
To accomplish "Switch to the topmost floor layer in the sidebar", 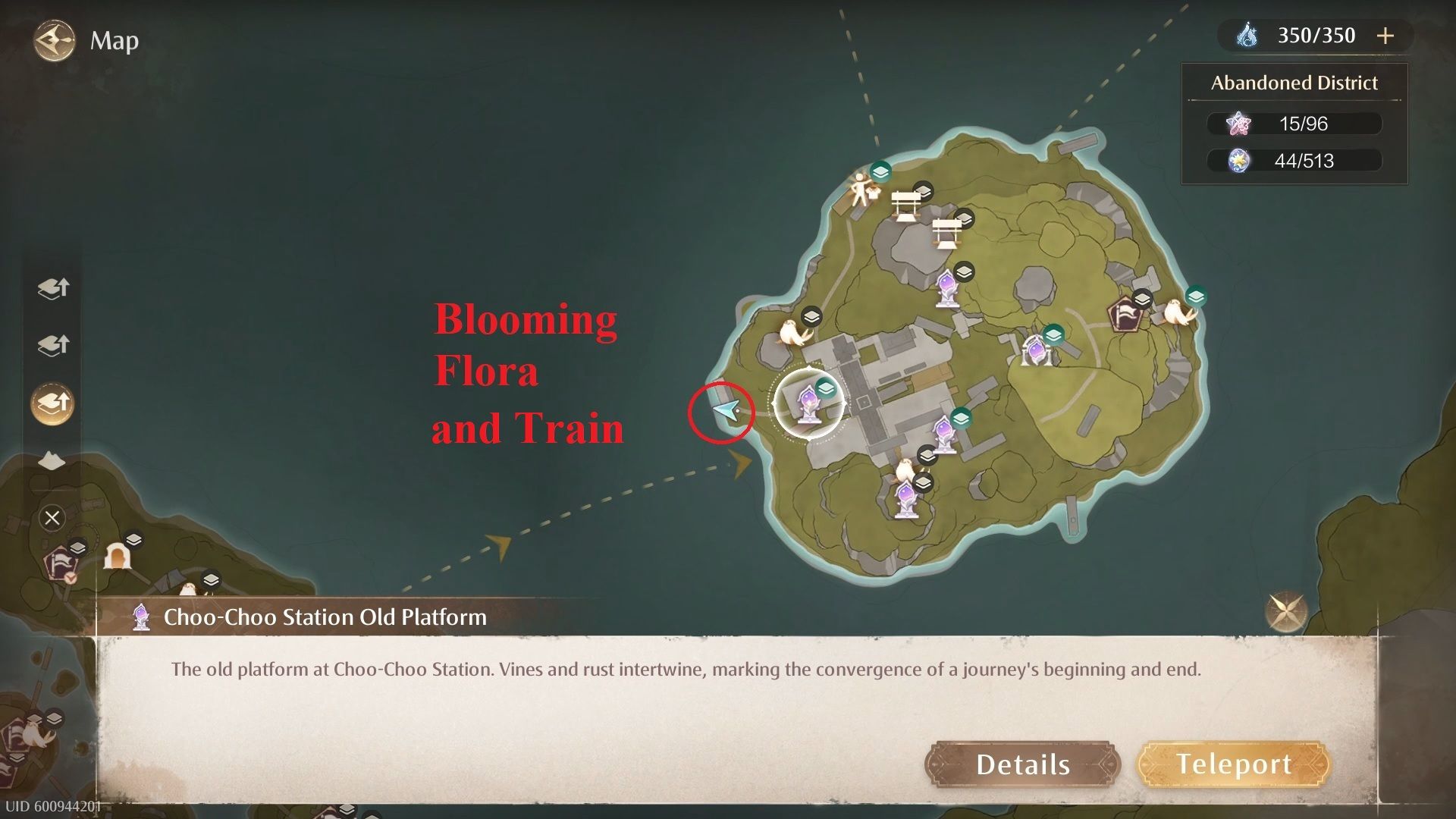I will (52, 289).
